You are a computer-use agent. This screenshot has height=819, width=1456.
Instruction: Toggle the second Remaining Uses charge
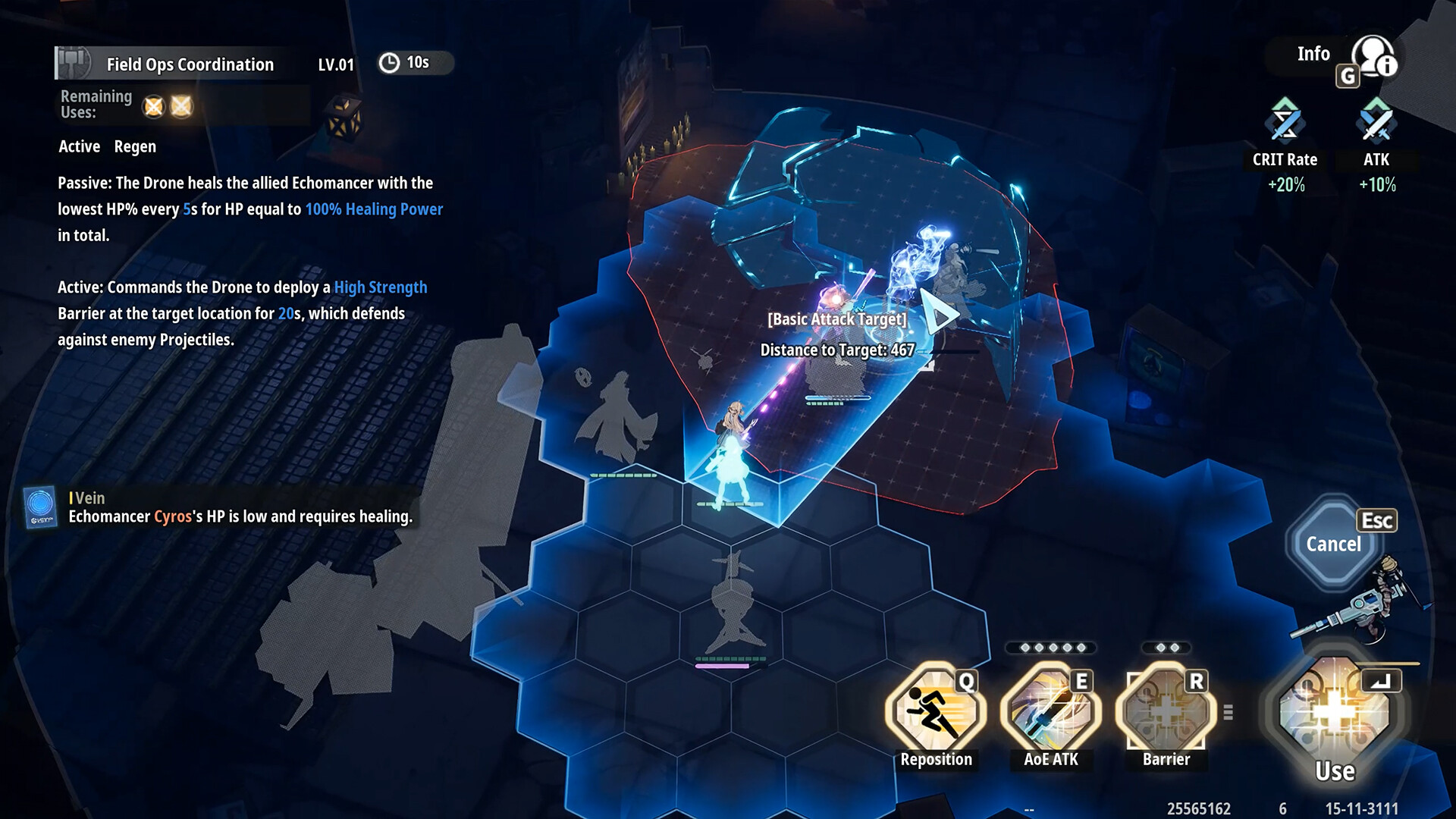[182, 106]
